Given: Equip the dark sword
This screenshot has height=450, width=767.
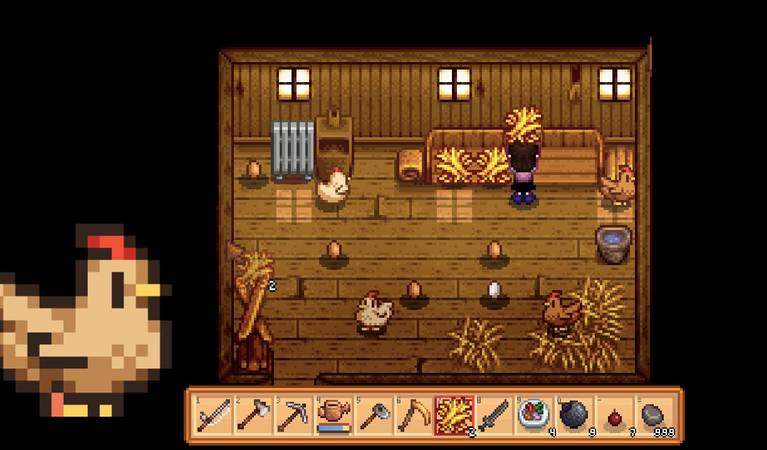Looking at the screenshot, I should click(493, 415).
